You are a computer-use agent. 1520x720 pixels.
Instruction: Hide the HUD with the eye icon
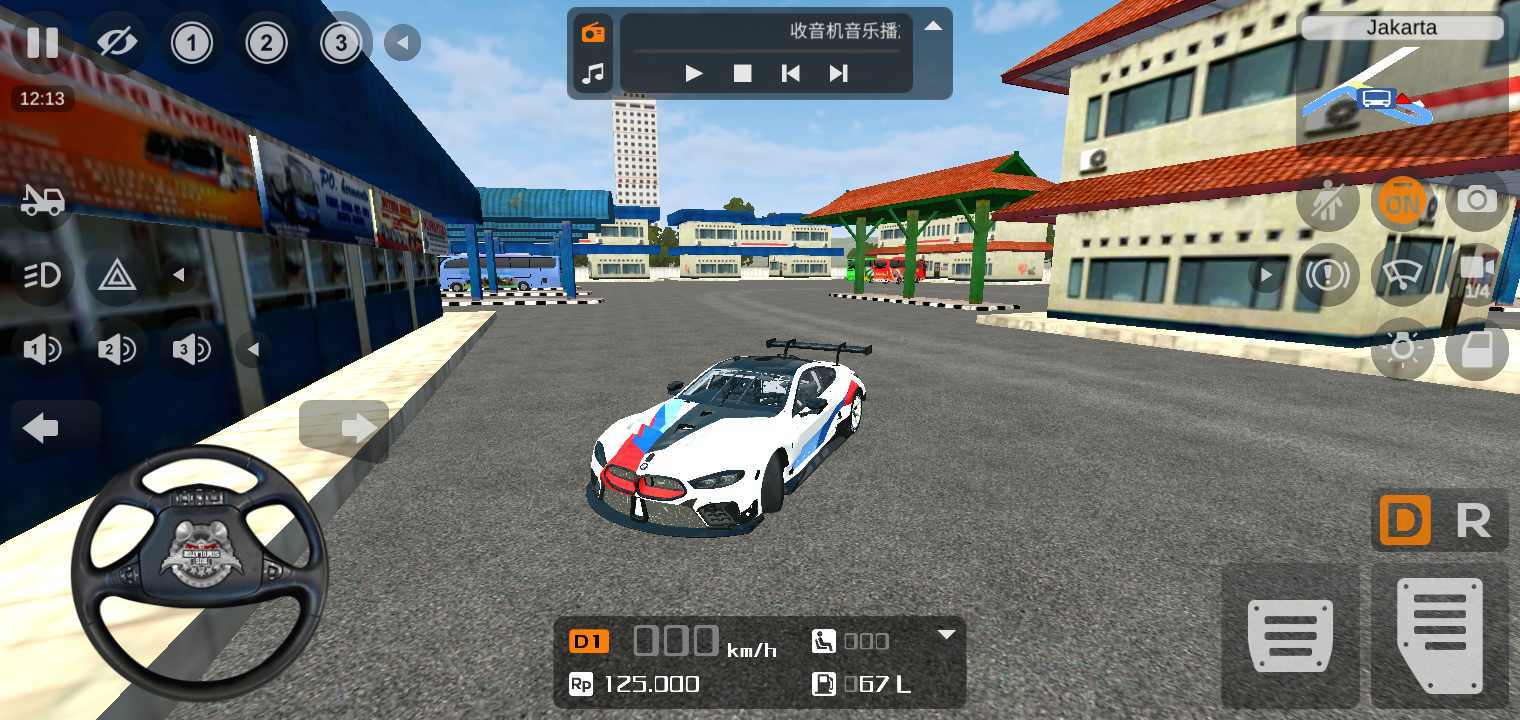coord(117,43)
